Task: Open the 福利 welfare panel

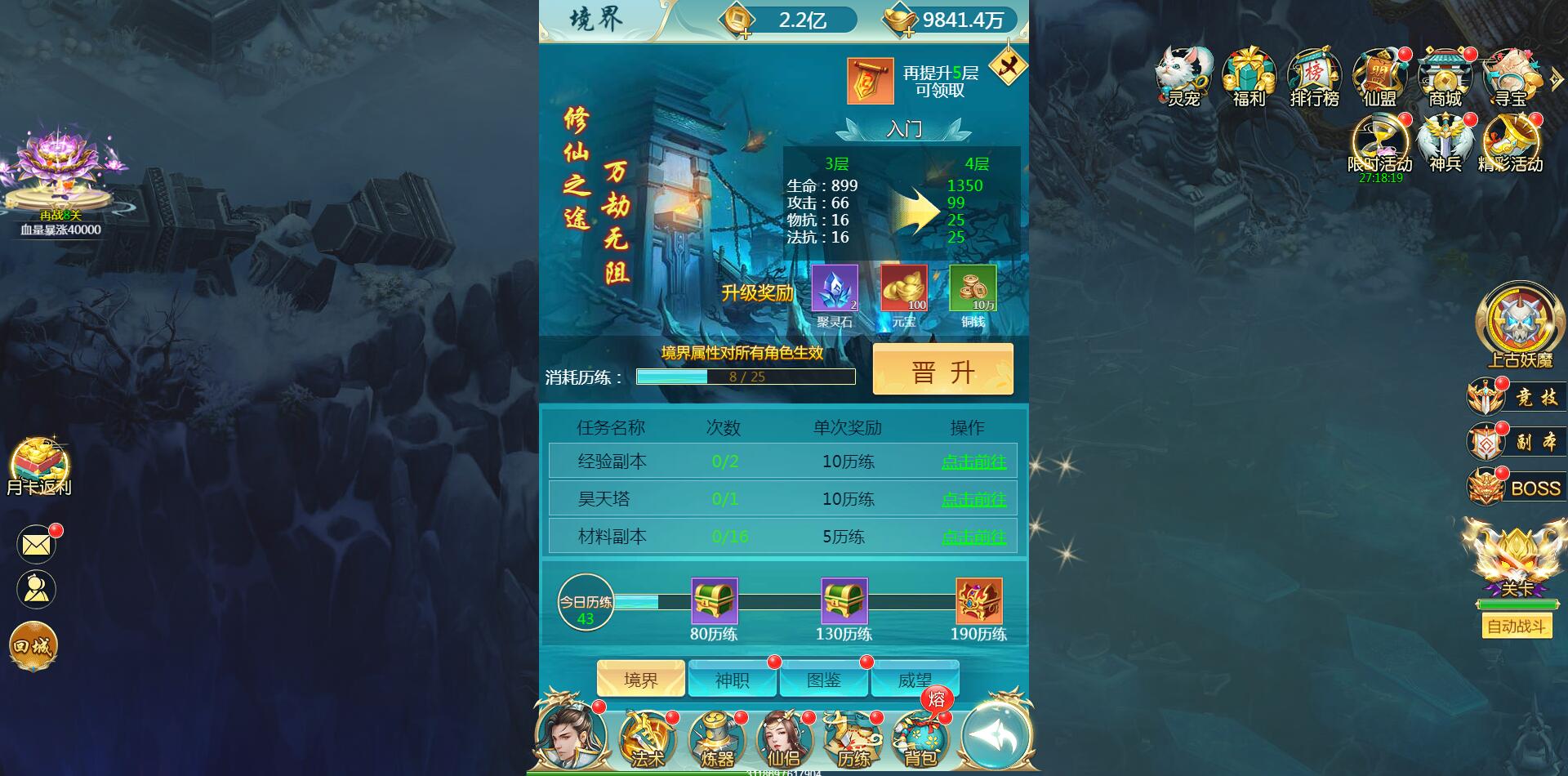Action: click(1248, 76)
